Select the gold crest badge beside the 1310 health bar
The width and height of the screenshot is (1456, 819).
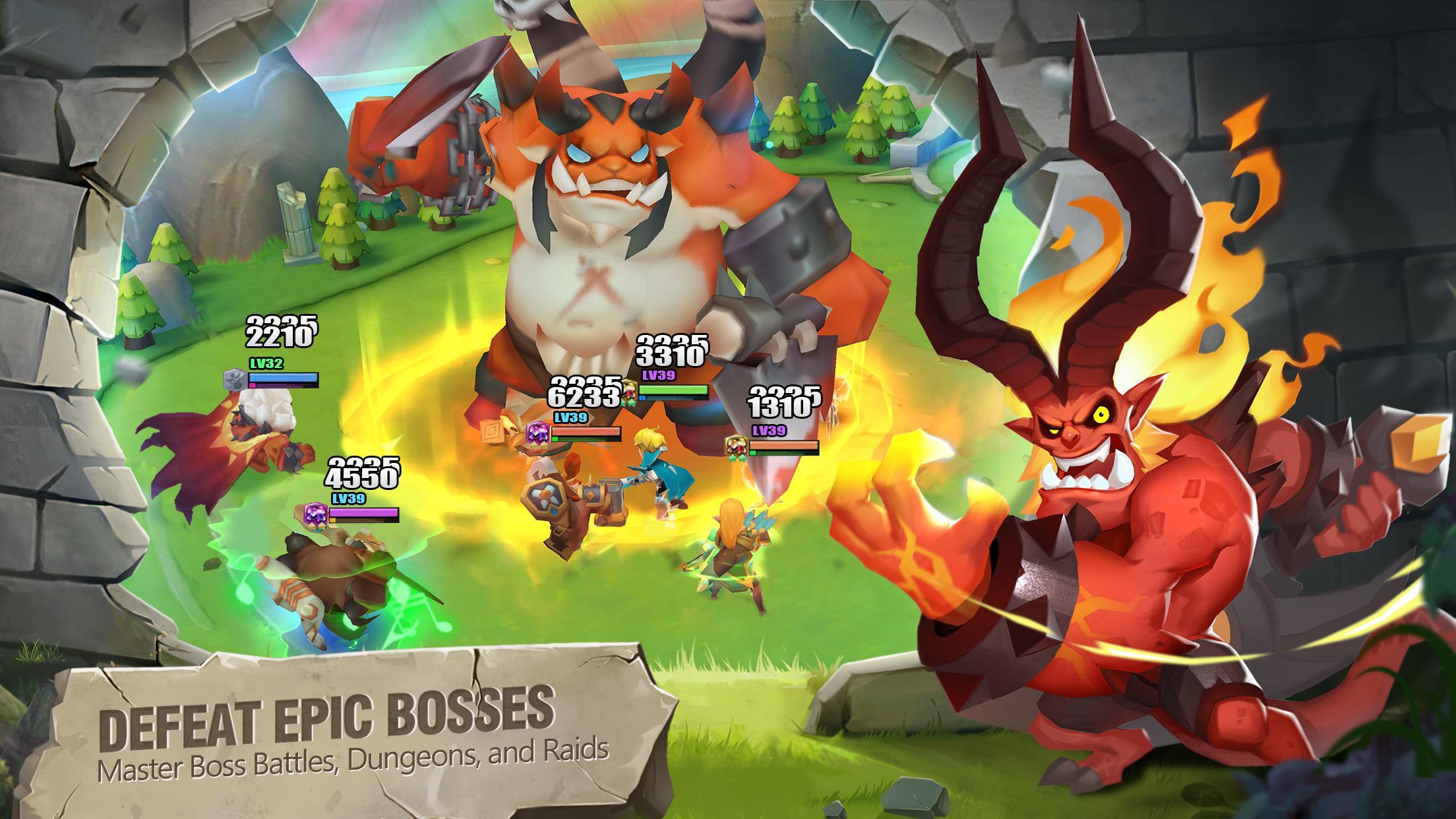(x=737, y=444)
